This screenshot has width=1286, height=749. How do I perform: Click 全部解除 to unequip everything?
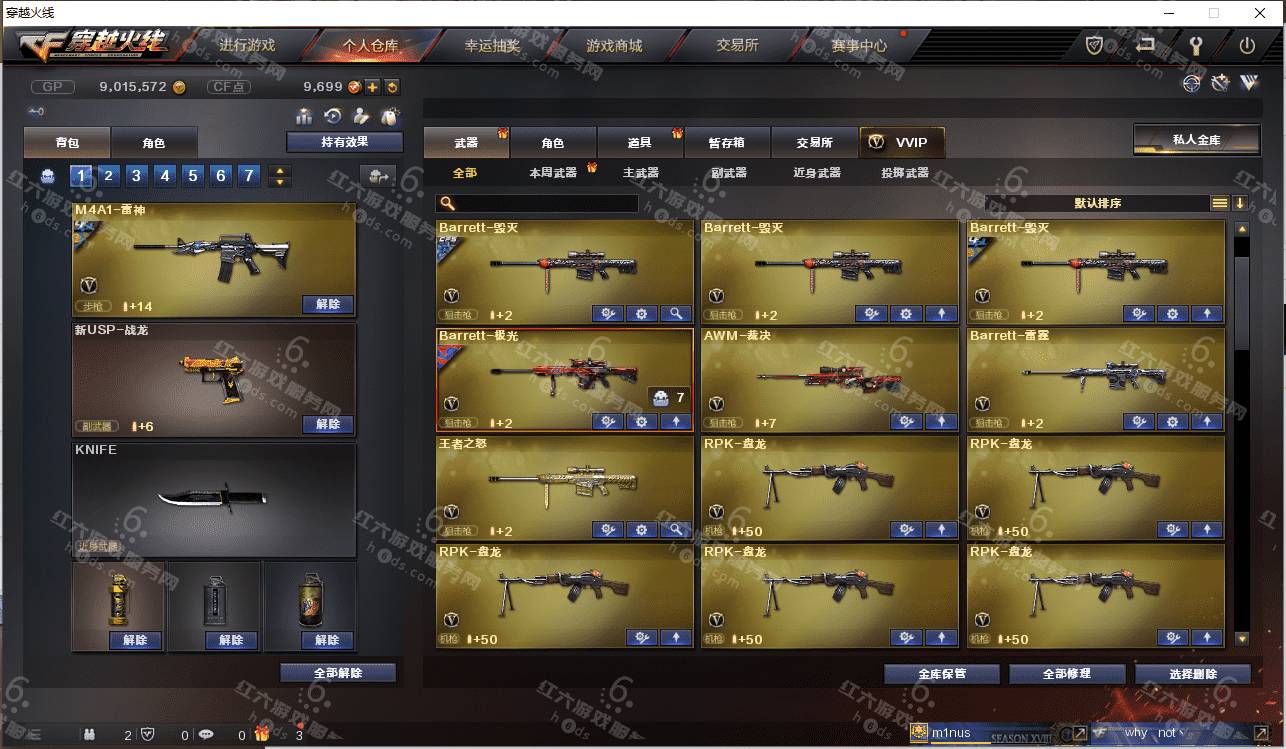pos(337,673)
